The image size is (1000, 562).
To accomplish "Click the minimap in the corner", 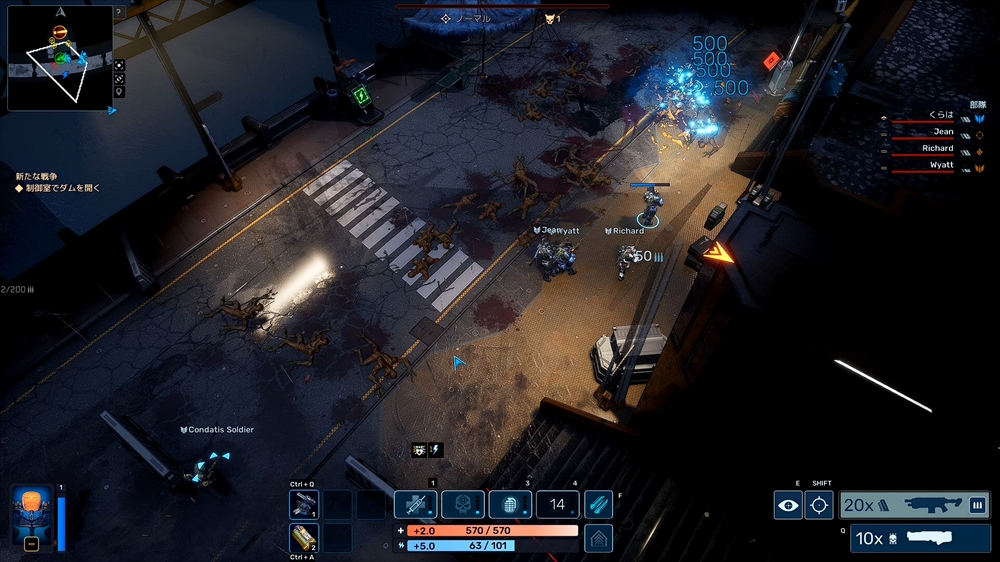I will (x=60, y=58).
